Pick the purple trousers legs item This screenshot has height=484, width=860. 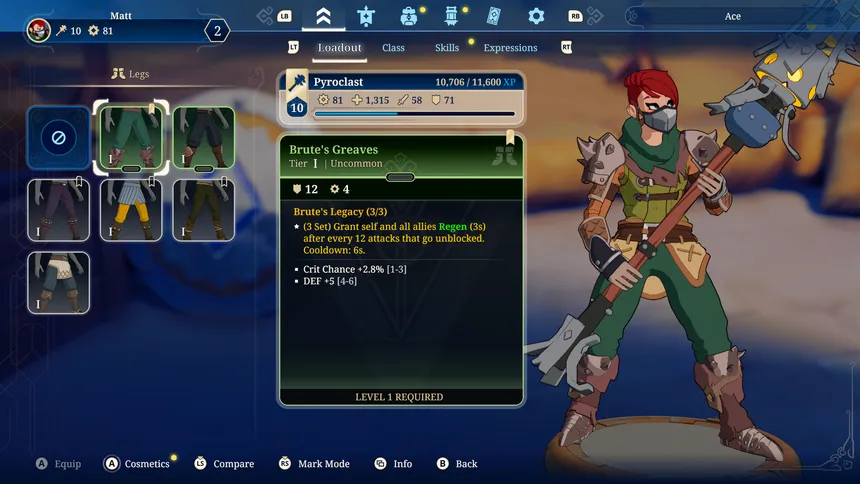(58, 210)
